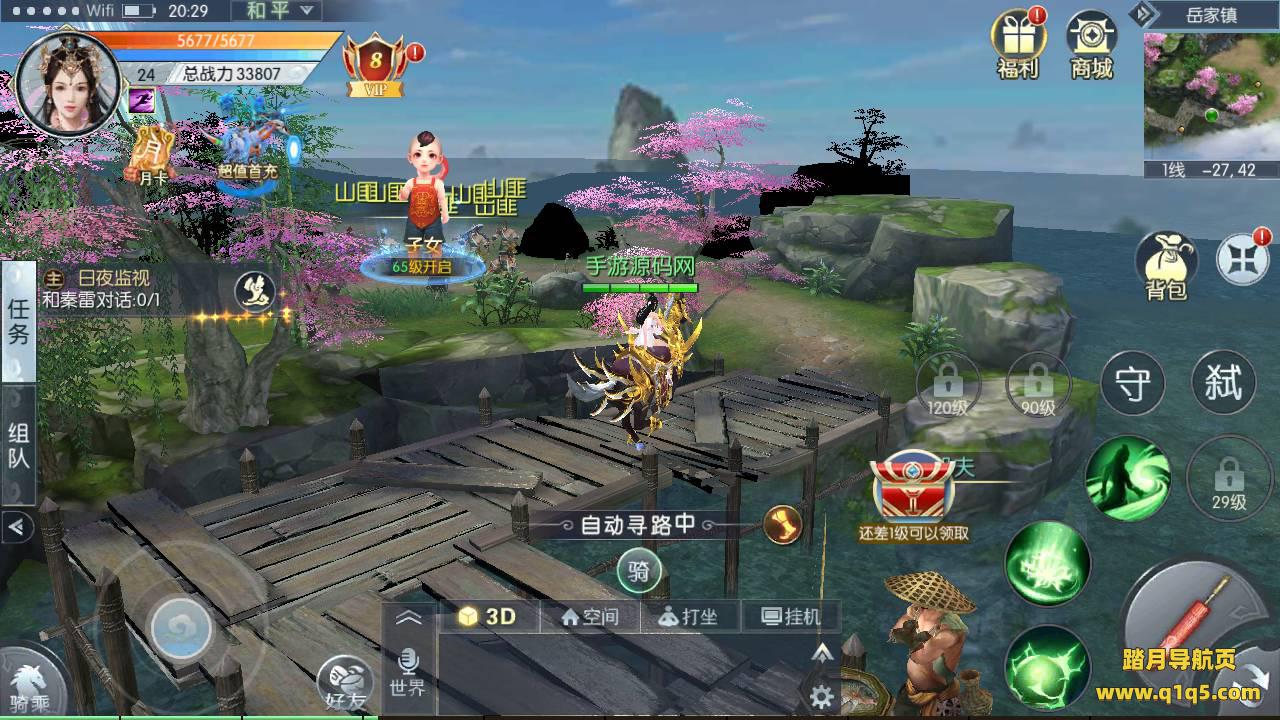Image resolution: width=1280 pixels, height=720 pixels.
Task: Open the 背包 backpack bag
Action: tap(1166, 265)
